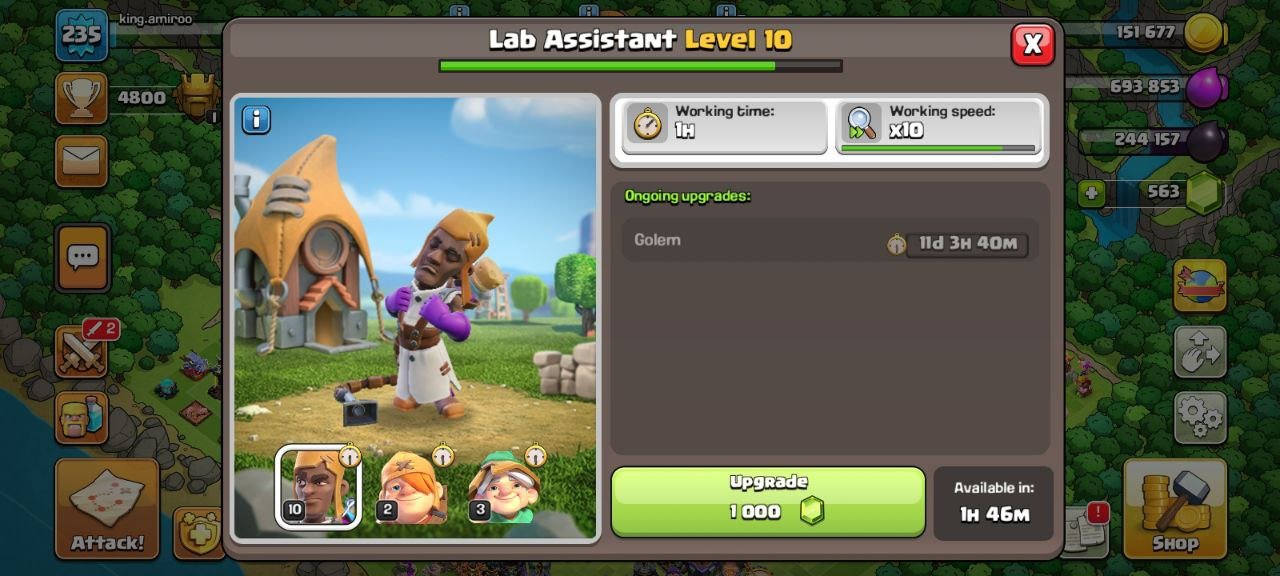The width and height of the screenshot is (1280, 576).
Task: Open the Settings gear
Action: [x=1200, y=416]
